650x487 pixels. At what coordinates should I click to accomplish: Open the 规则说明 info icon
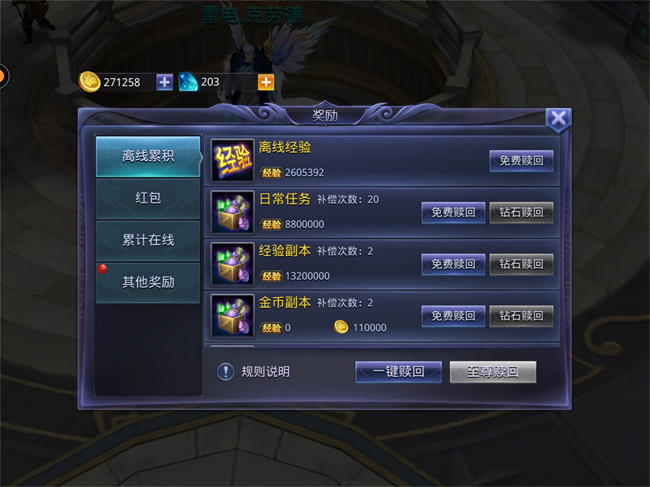pyautogui.click(x=226, y=372)
